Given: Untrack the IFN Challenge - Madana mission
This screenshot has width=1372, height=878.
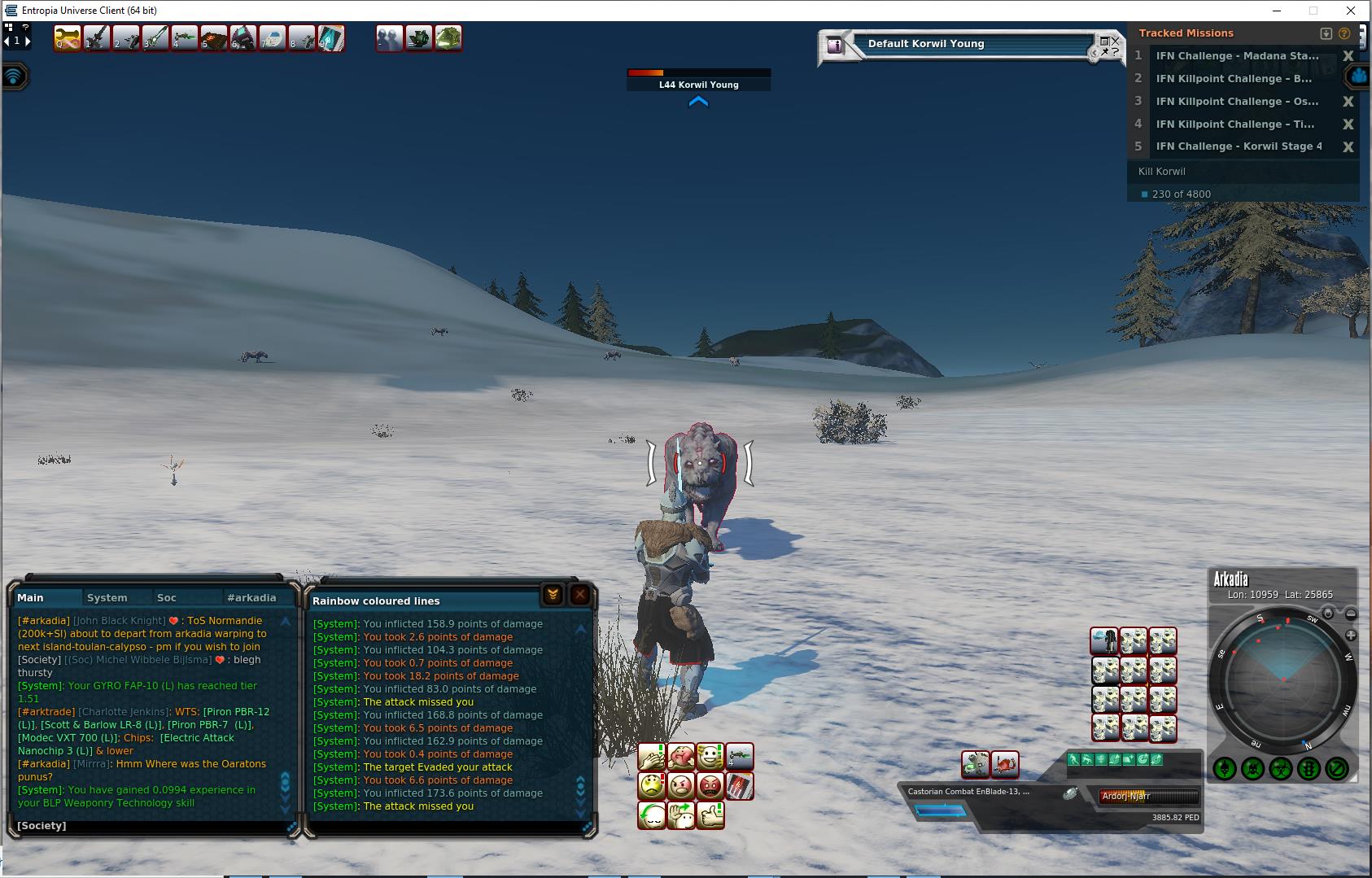Looking at the screenshot, I should 1348,56.
